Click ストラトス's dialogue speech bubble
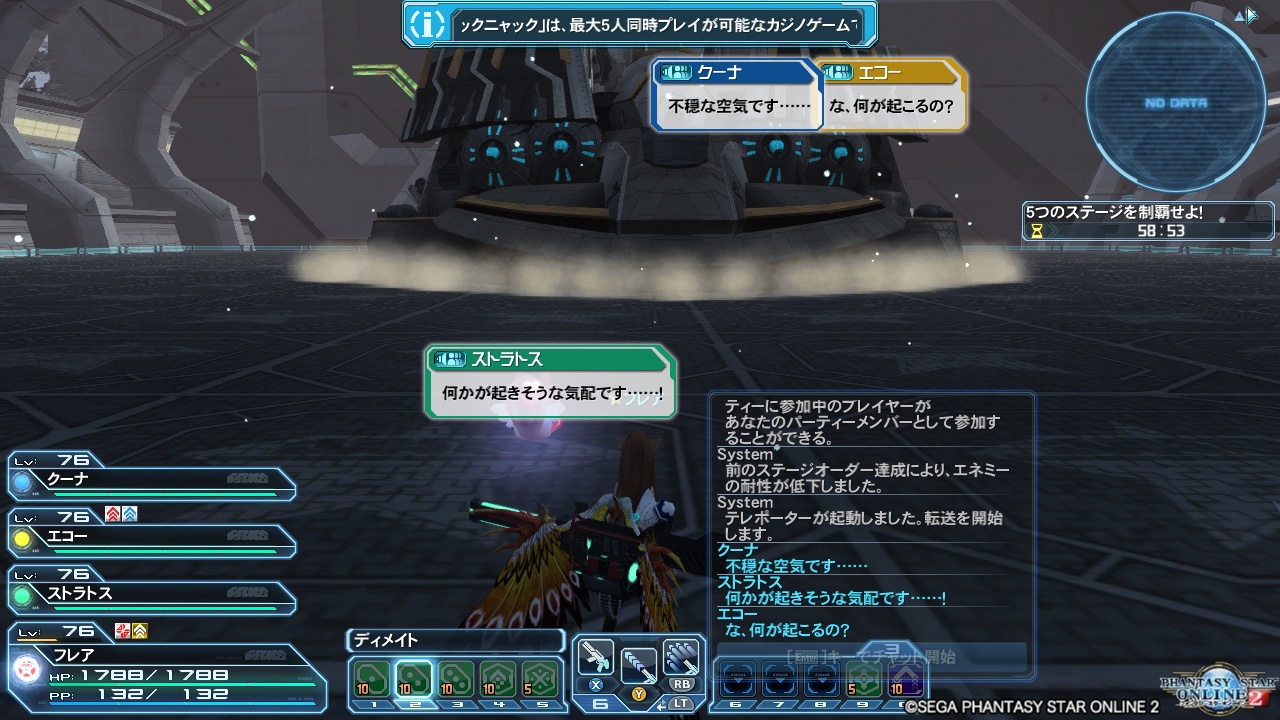The height and width of the screenshot is (720, 1280). (548, 382)
